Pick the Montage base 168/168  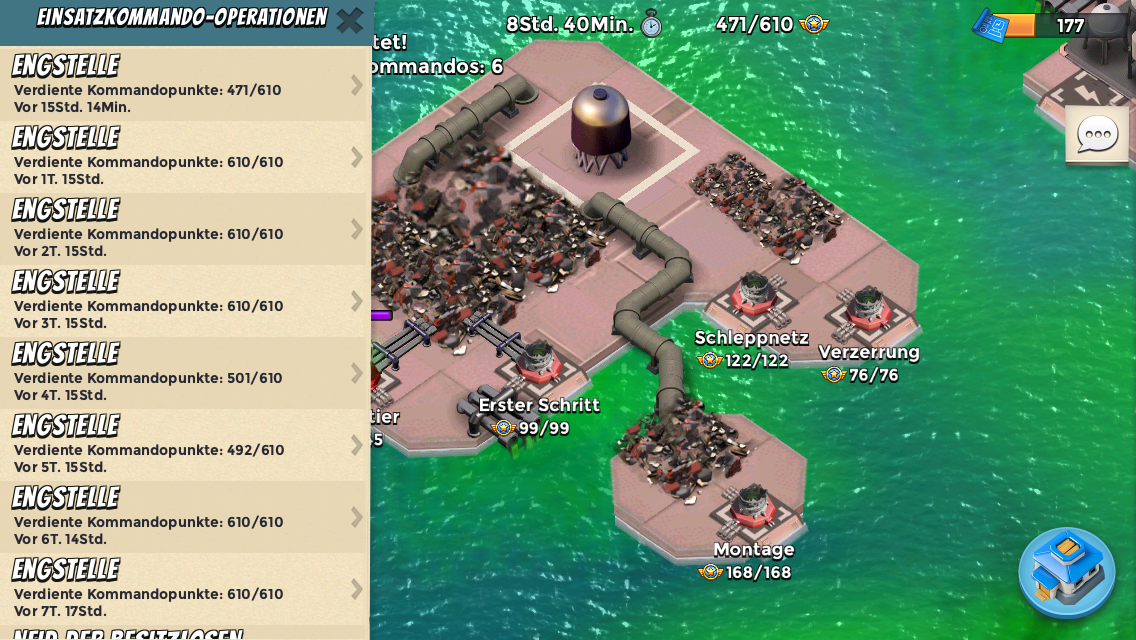click(x=750, y=507)
